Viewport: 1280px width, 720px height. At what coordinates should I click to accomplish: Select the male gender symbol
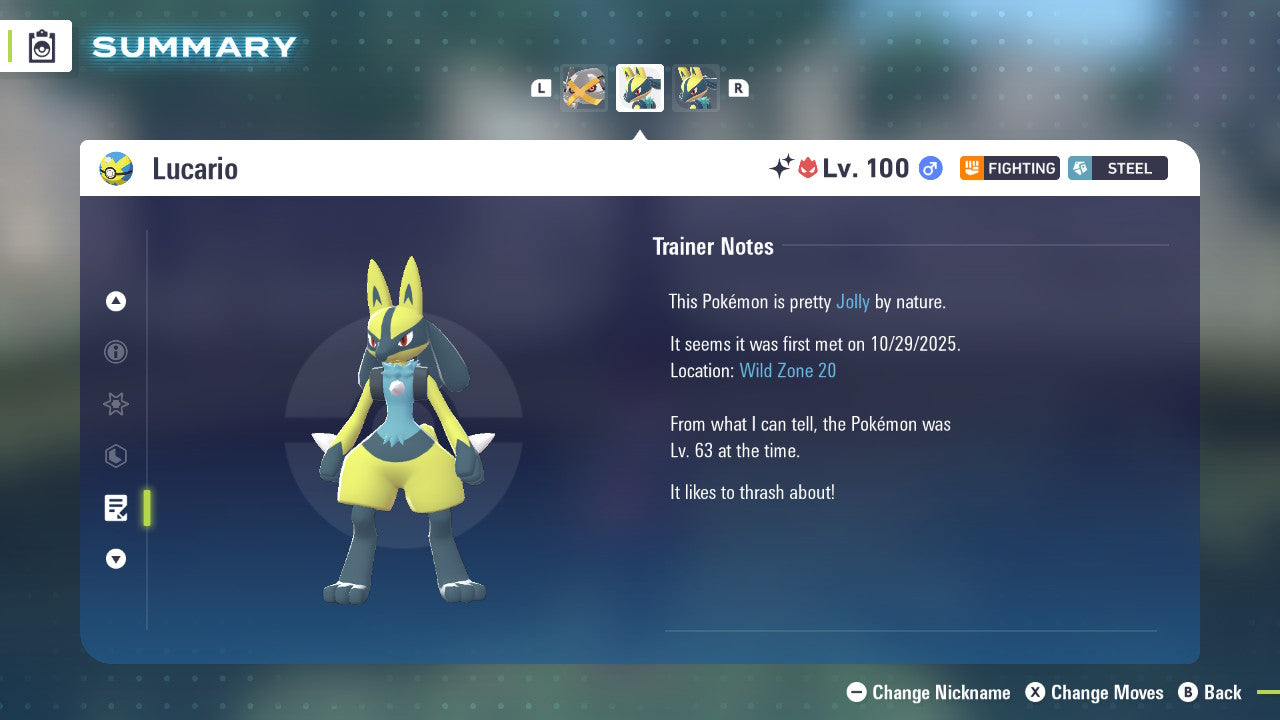[x=929, y=168]
